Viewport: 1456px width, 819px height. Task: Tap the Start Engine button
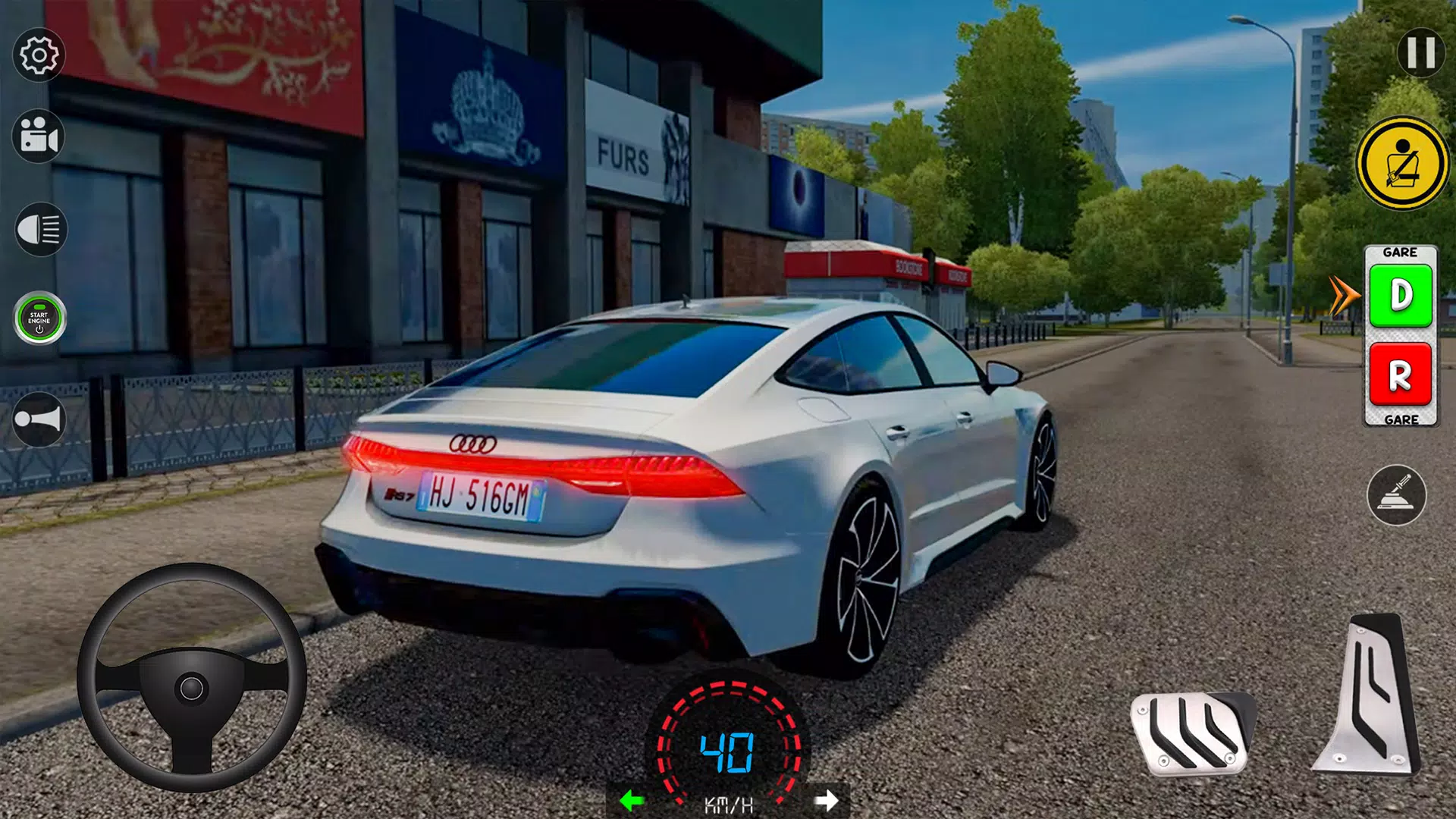coord(39,318)
